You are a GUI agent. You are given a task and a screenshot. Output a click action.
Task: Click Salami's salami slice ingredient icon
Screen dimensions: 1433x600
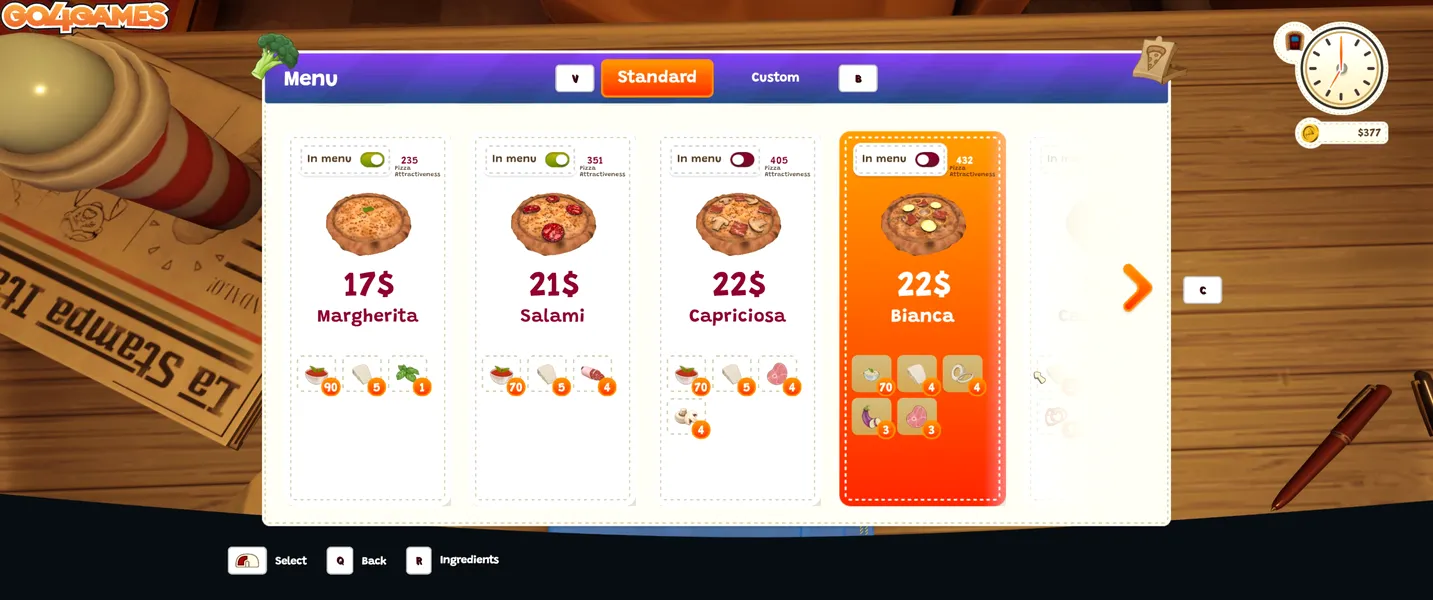coord(592,374)
